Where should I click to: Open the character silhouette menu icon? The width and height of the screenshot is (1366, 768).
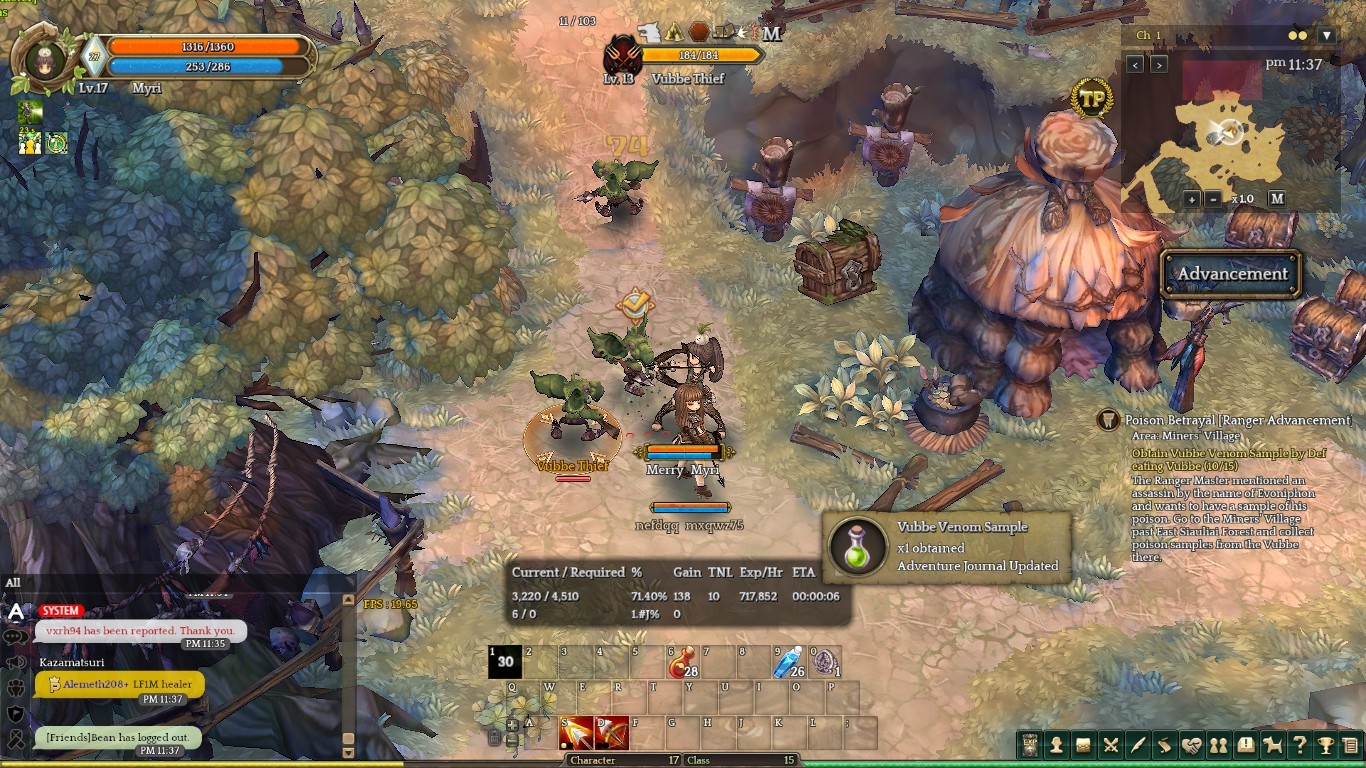[x=1056, y=745]
